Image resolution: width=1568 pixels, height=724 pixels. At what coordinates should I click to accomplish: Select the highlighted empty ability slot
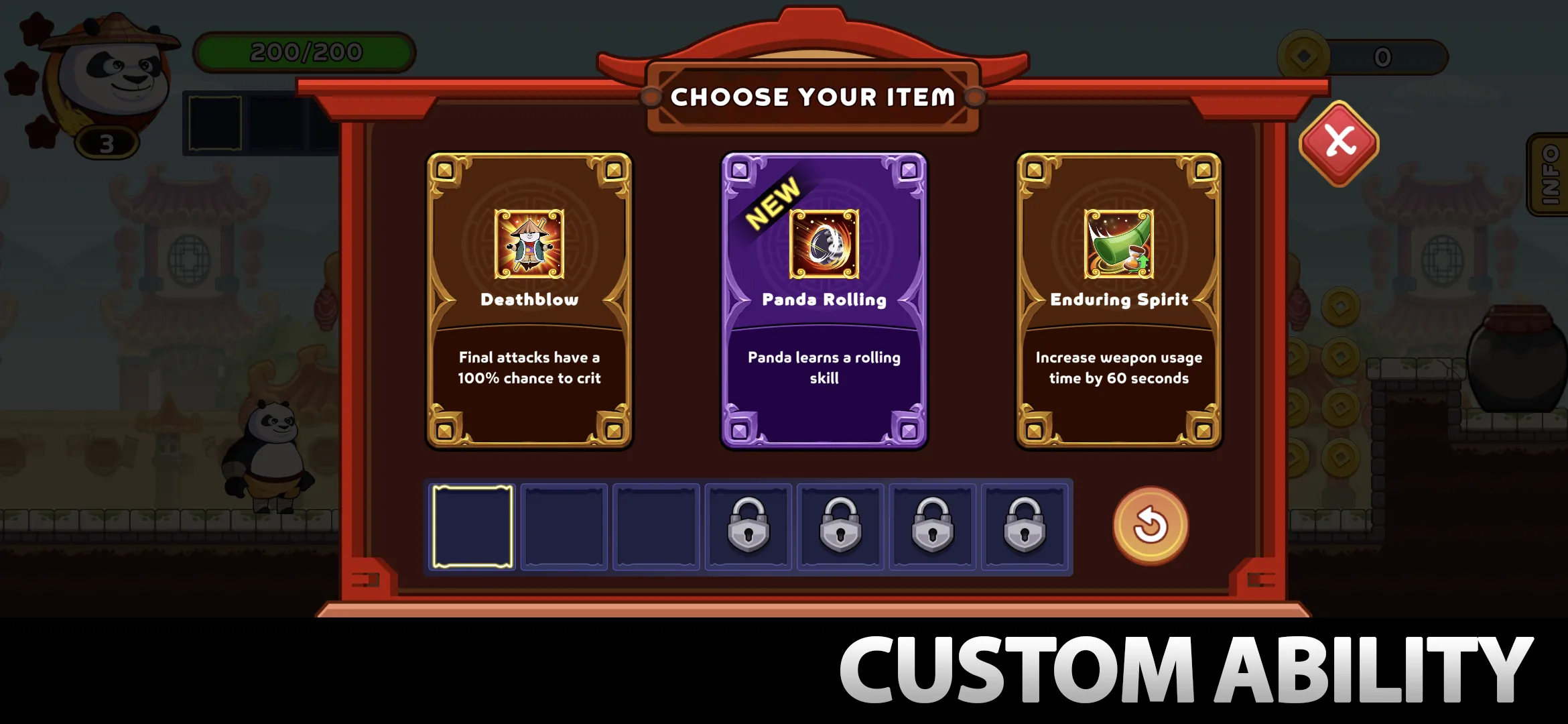(472, 526)
